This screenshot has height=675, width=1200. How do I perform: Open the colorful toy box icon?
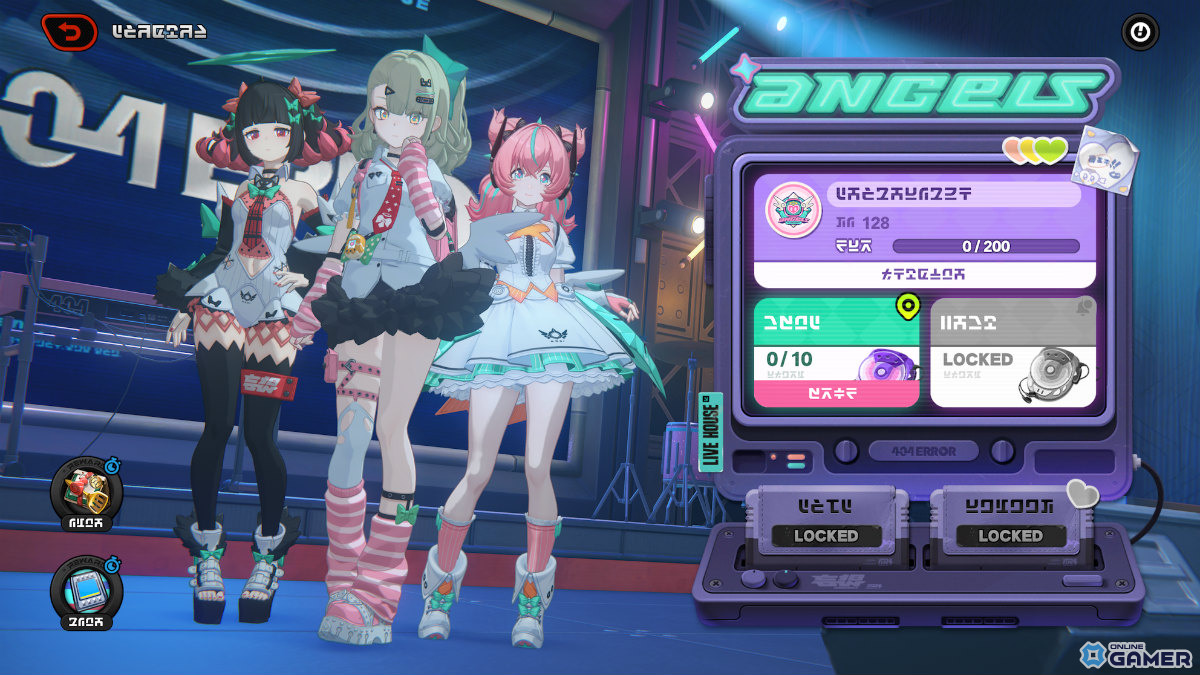coord(87,492)
